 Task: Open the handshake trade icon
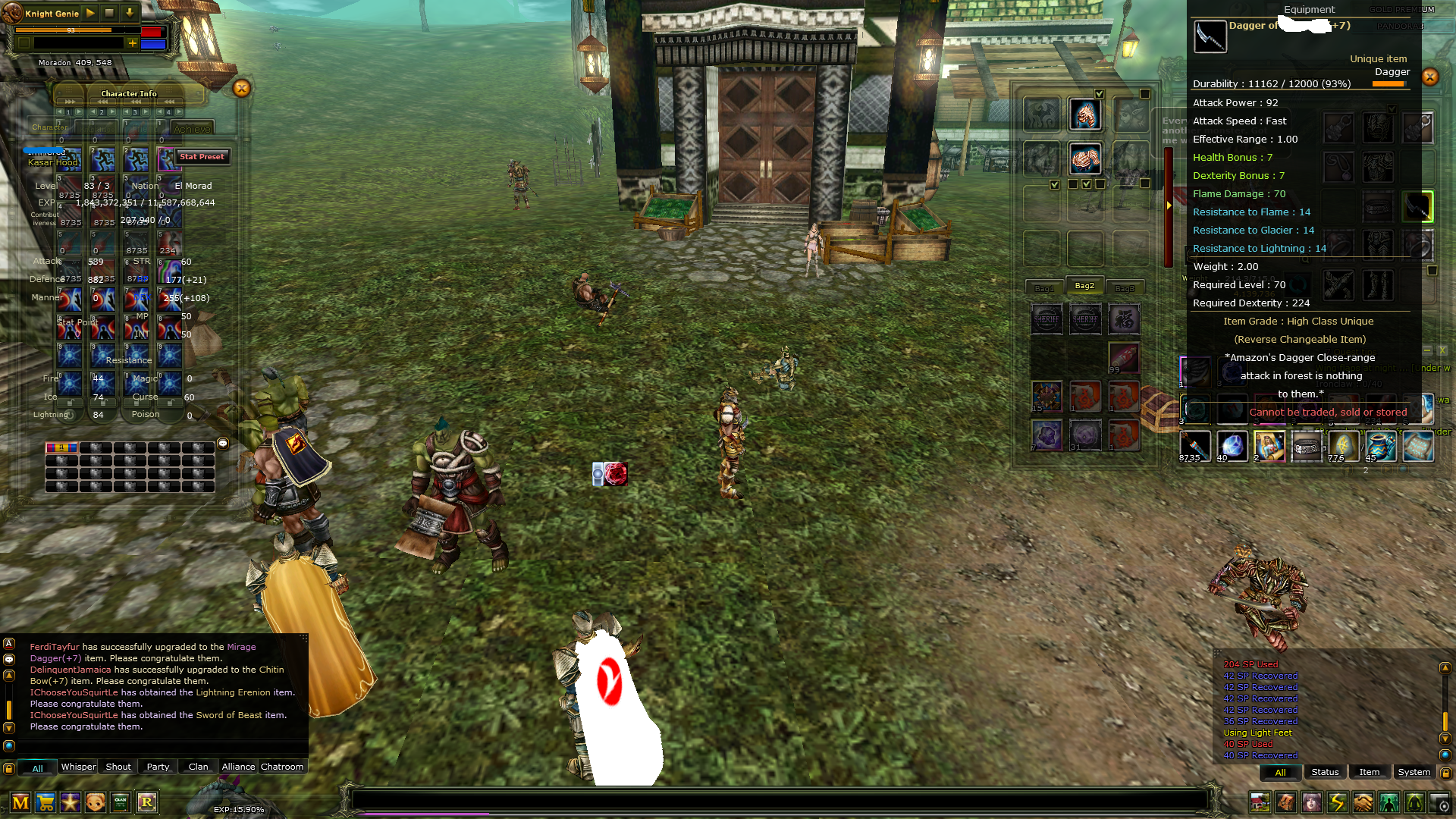[x=1363, y=802]
